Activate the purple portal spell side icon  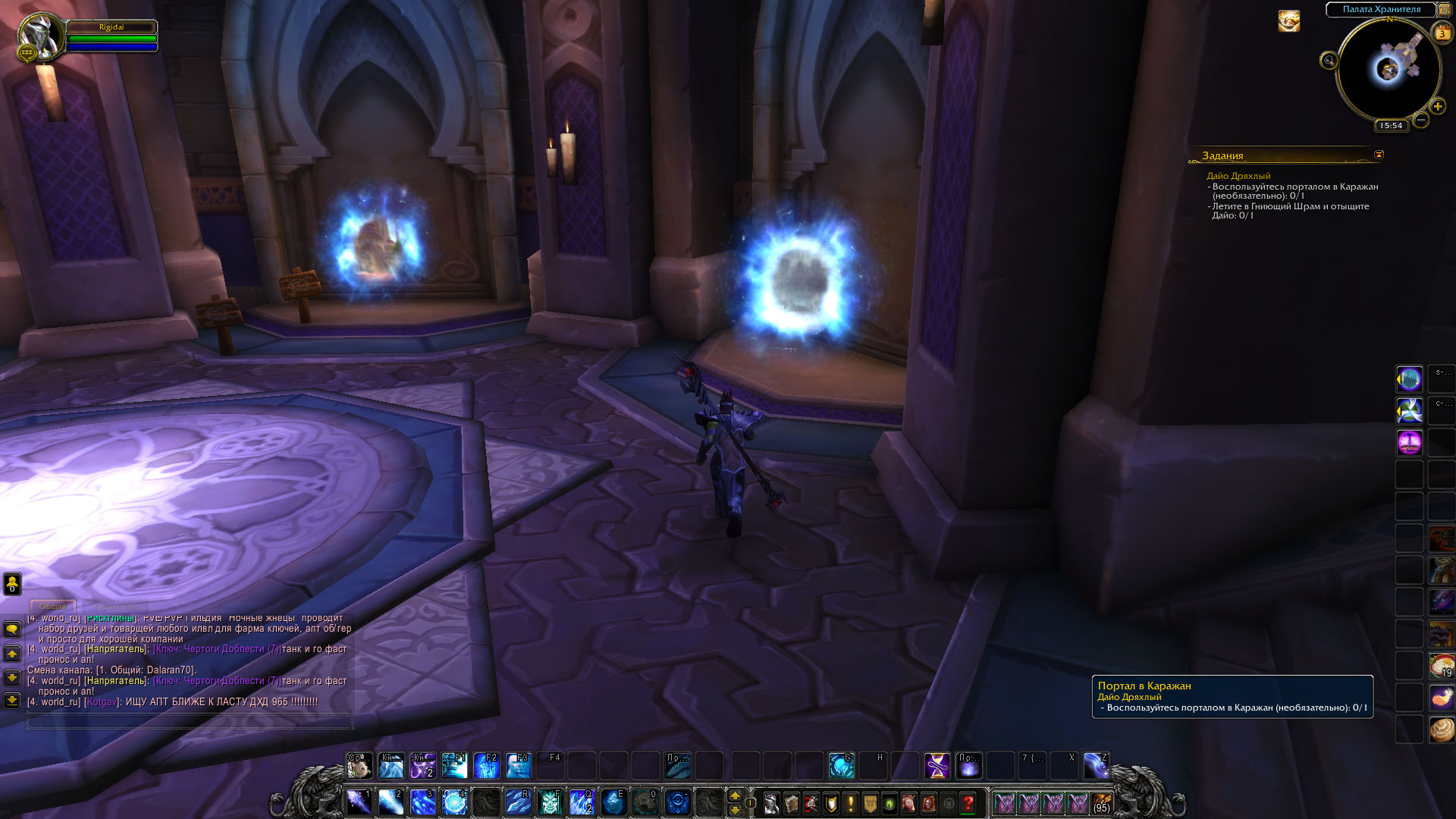(x=1410, y=442)
